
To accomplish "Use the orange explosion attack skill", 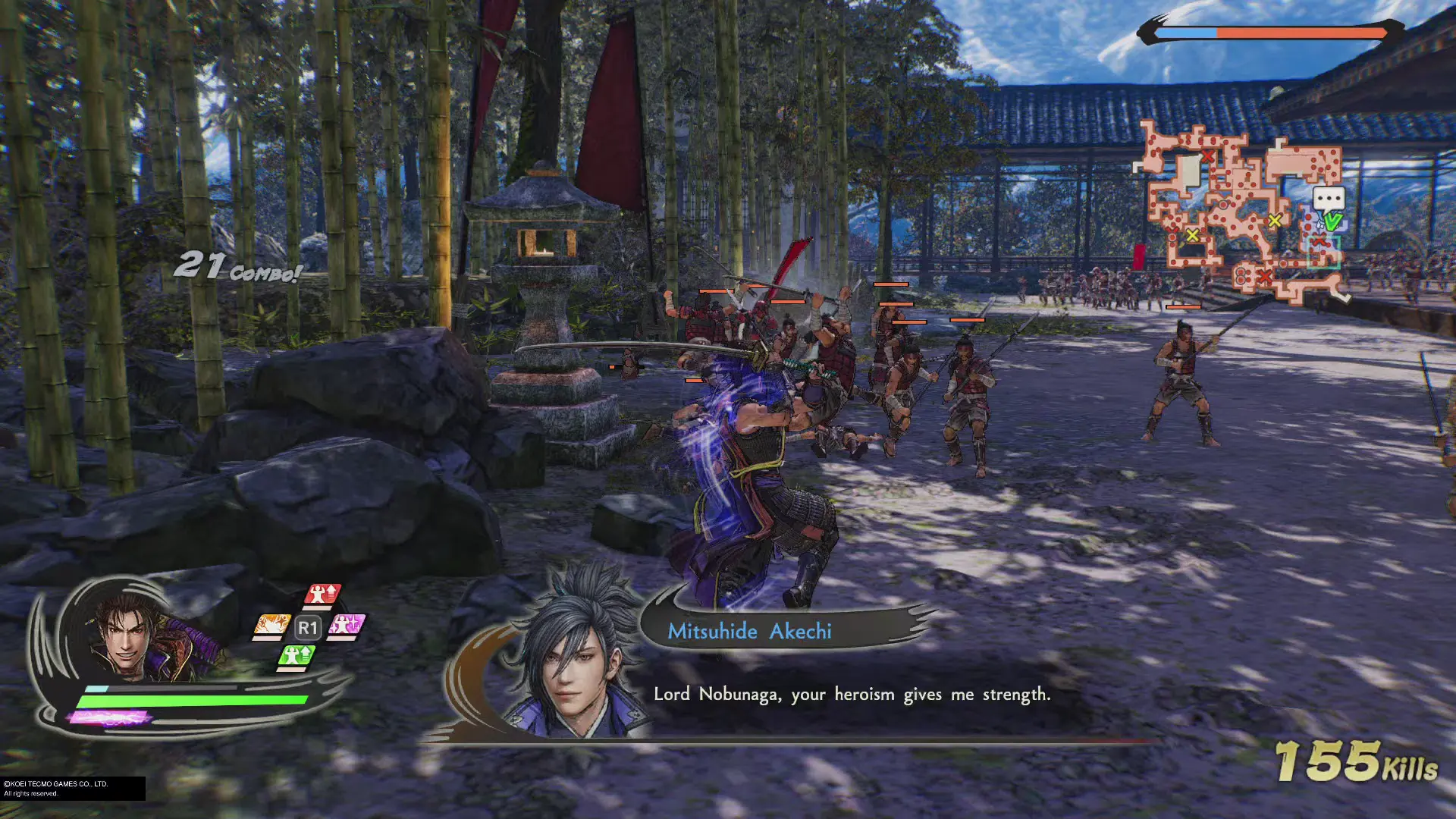I will [x=271, y=626].
